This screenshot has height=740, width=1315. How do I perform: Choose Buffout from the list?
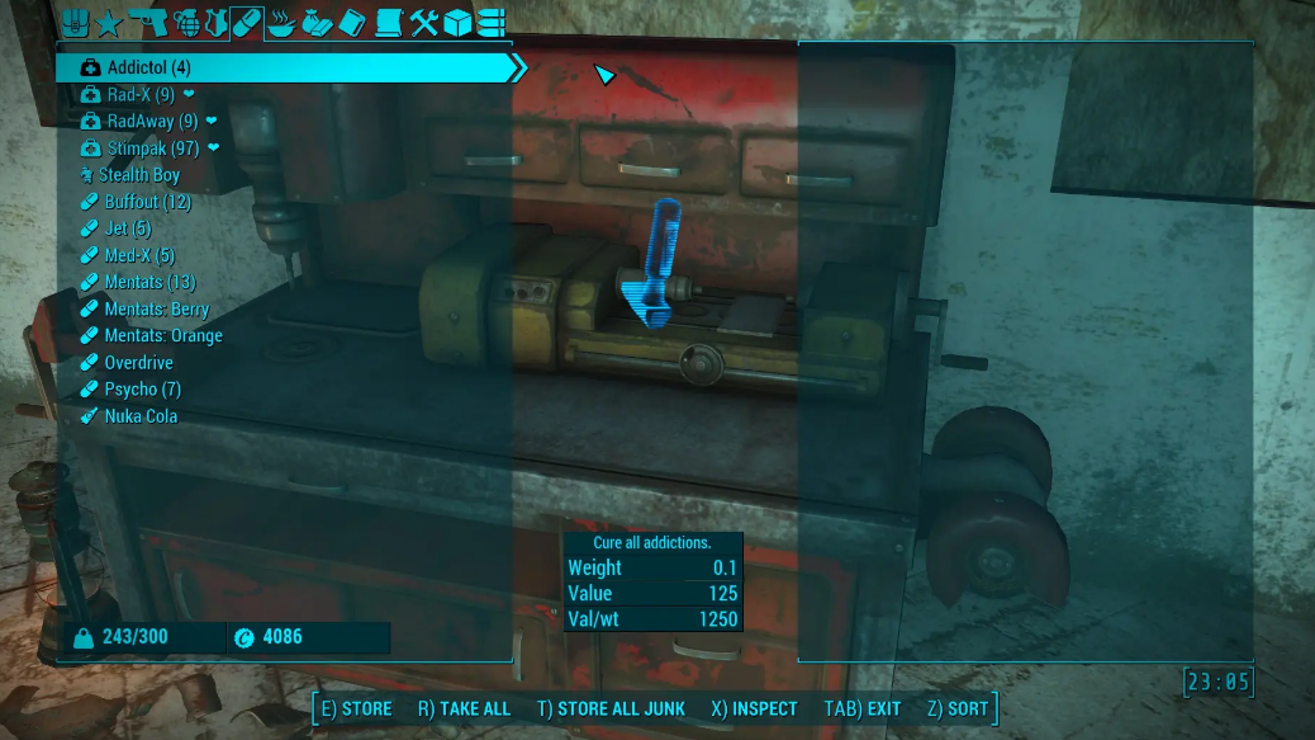coord(147,203)
